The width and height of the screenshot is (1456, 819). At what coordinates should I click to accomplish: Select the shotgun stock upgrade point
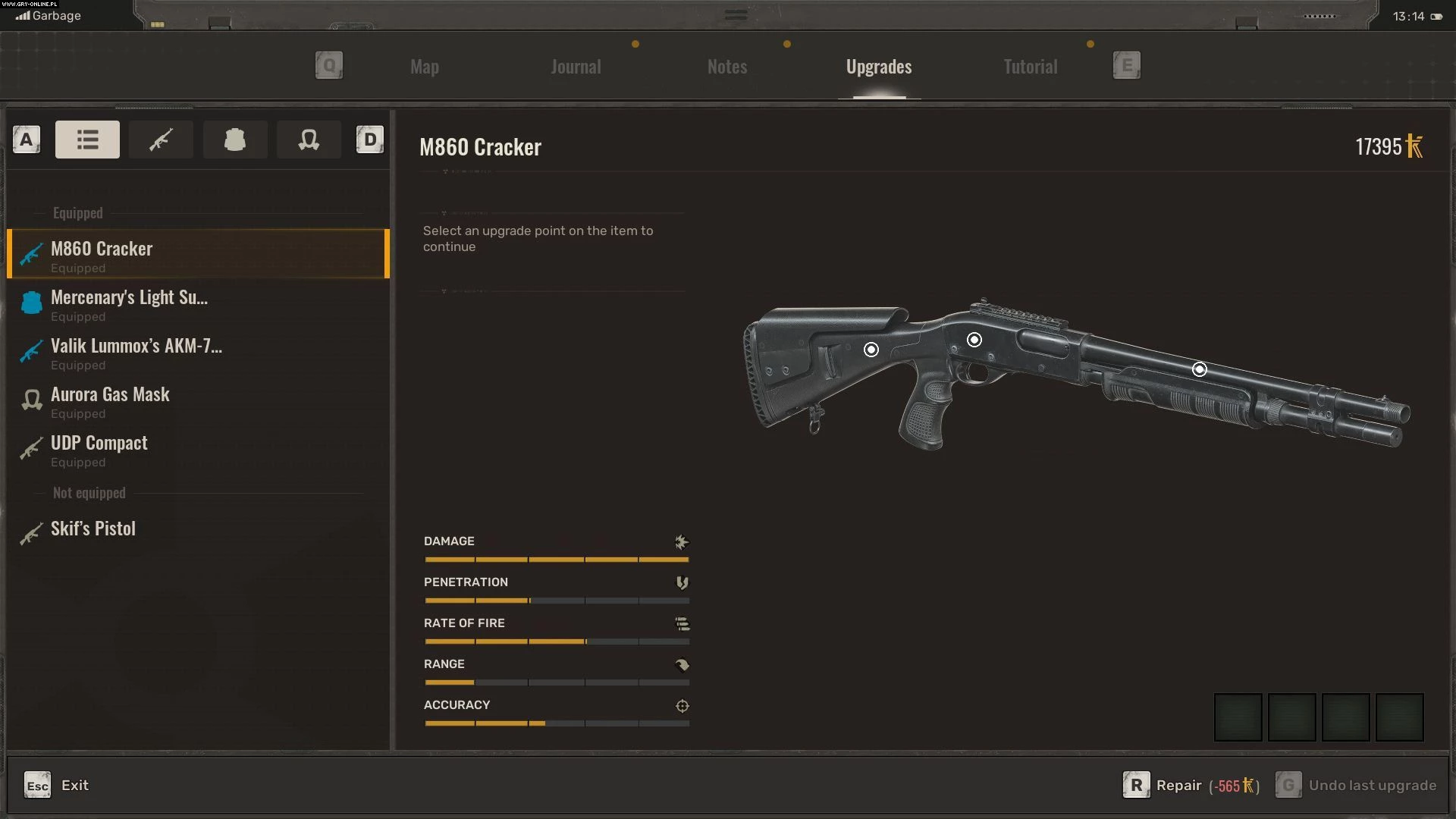pyautogui.click(x=871, y=350)
